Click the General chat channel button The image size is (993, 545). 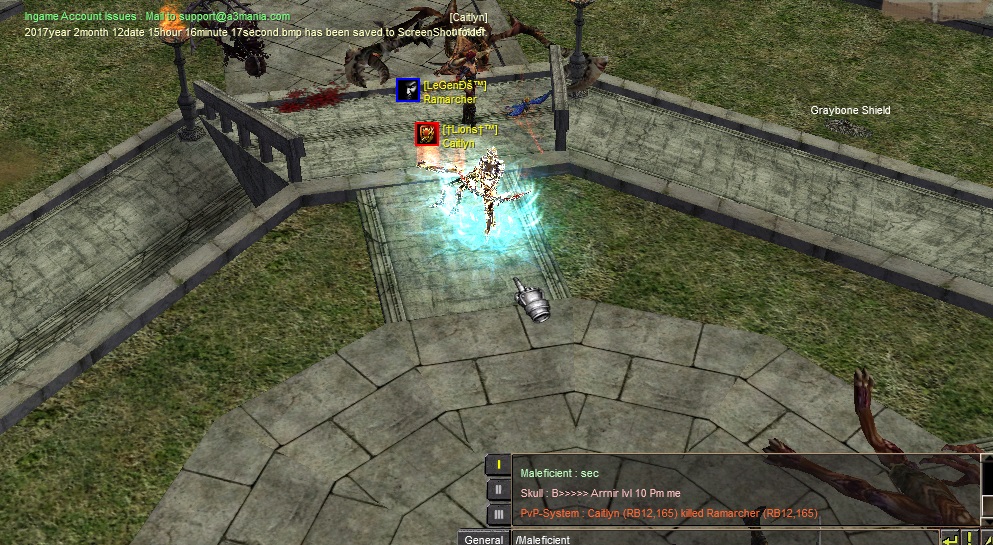[x=483, y=540]
